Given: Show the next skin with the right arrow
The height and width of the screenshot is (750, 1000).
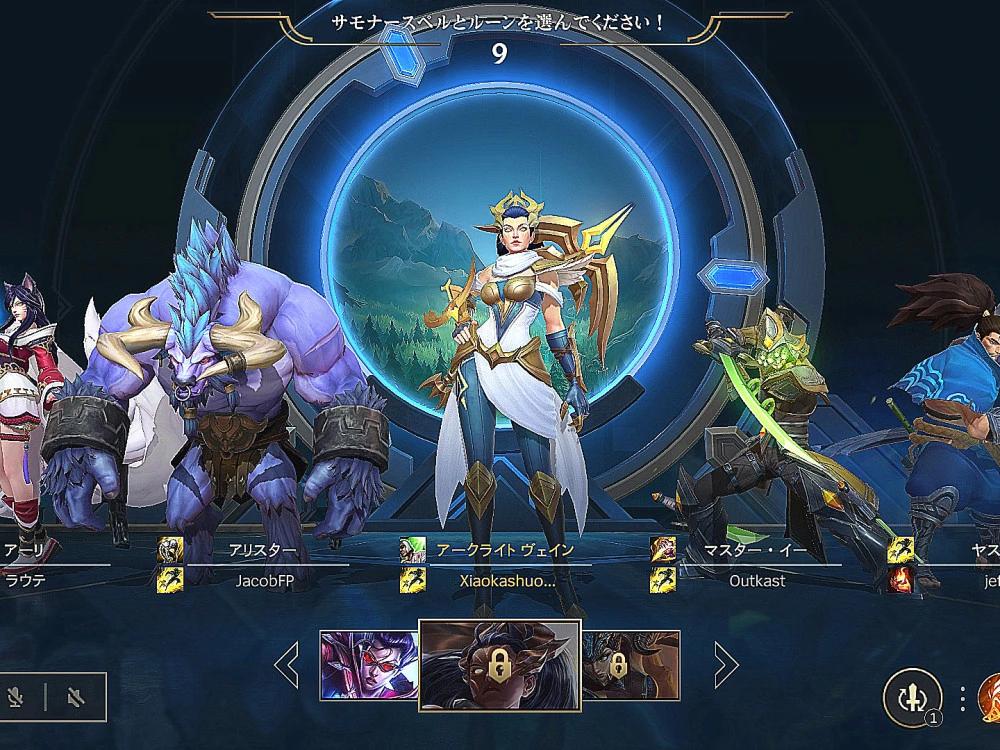Looking at the screenshot, I should point(726,664).
